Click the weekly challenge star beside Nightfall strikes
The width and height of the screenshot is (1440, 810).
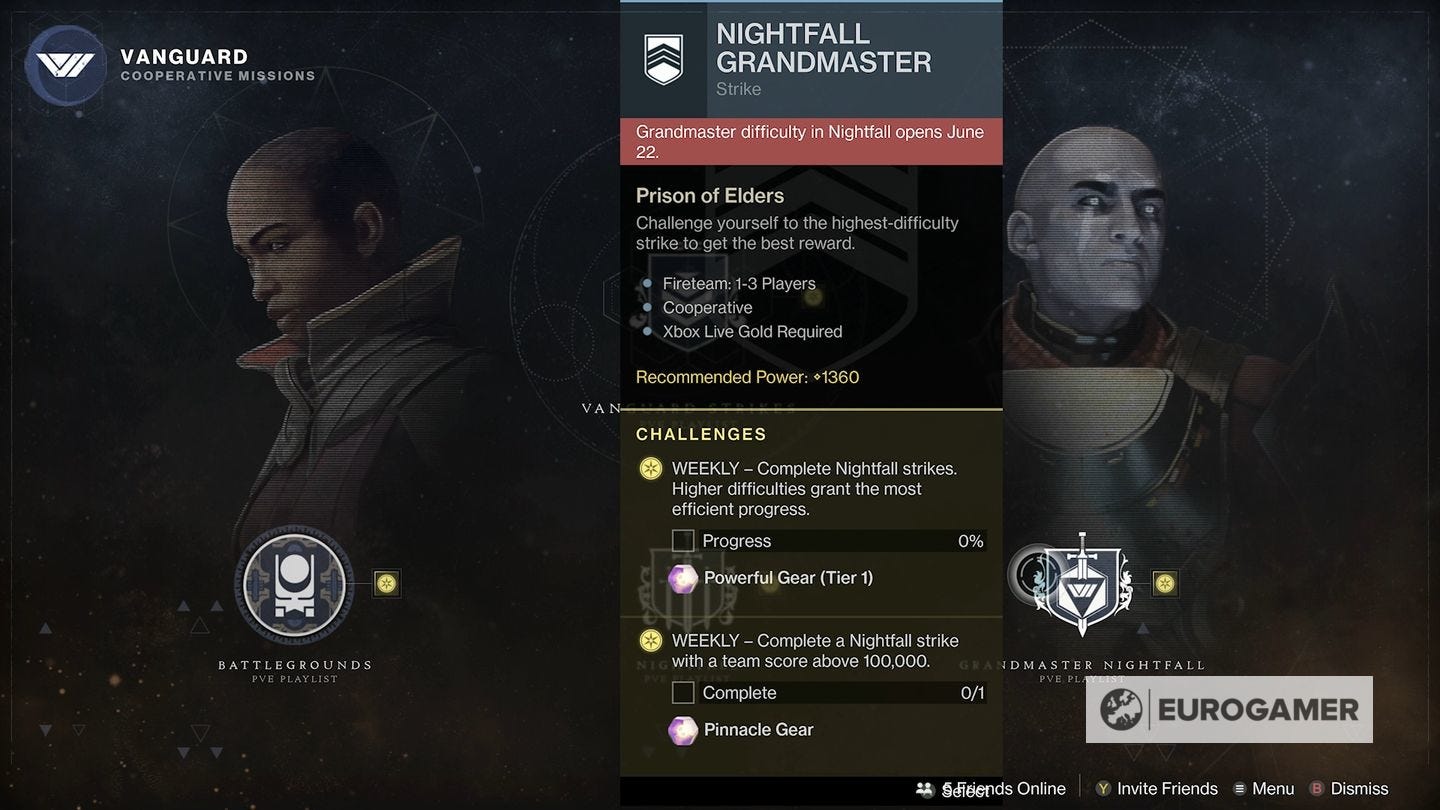tap(649, 468)
